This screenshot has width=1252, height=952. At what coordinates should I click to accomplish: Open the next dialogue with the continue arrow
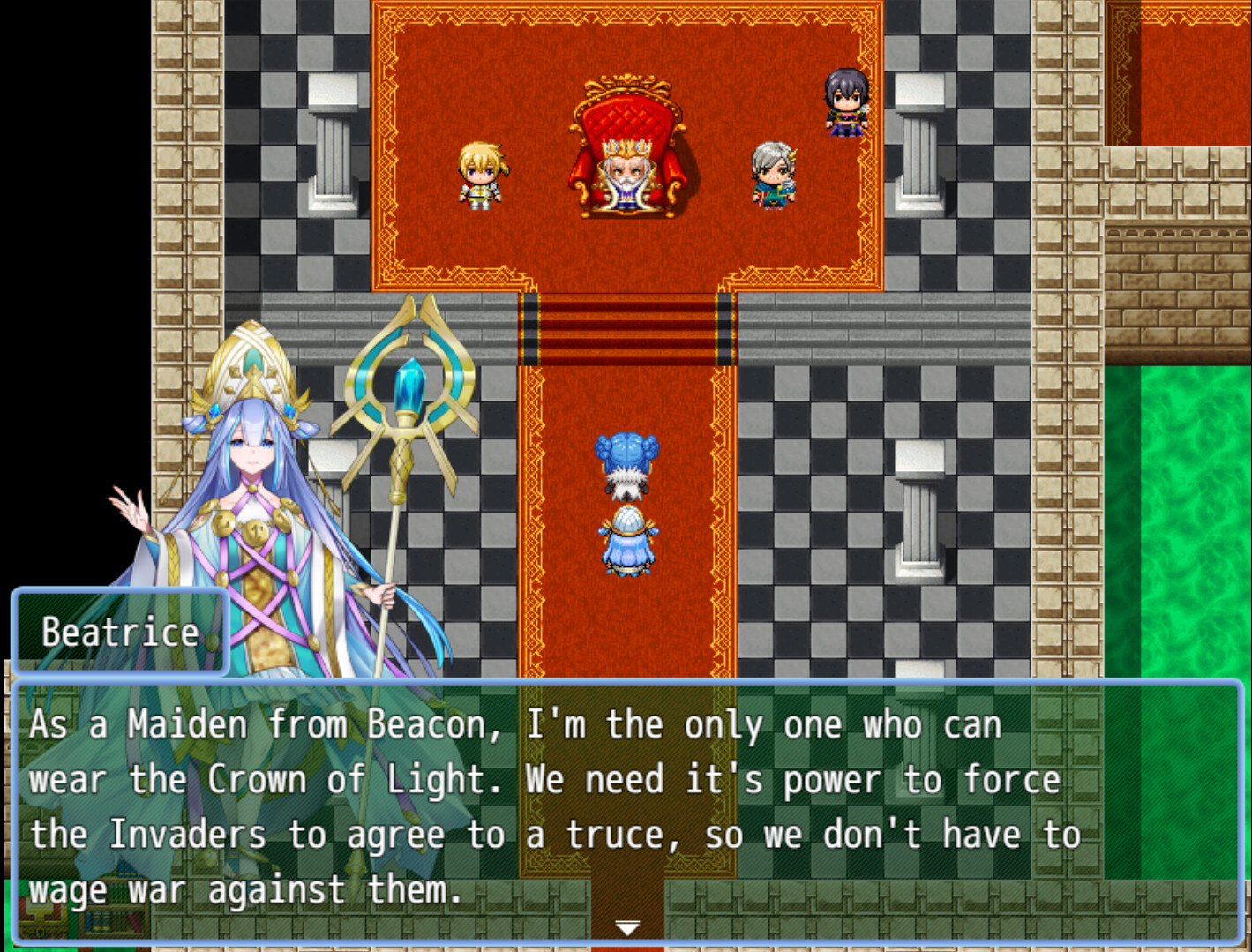[x=626, y=926]
